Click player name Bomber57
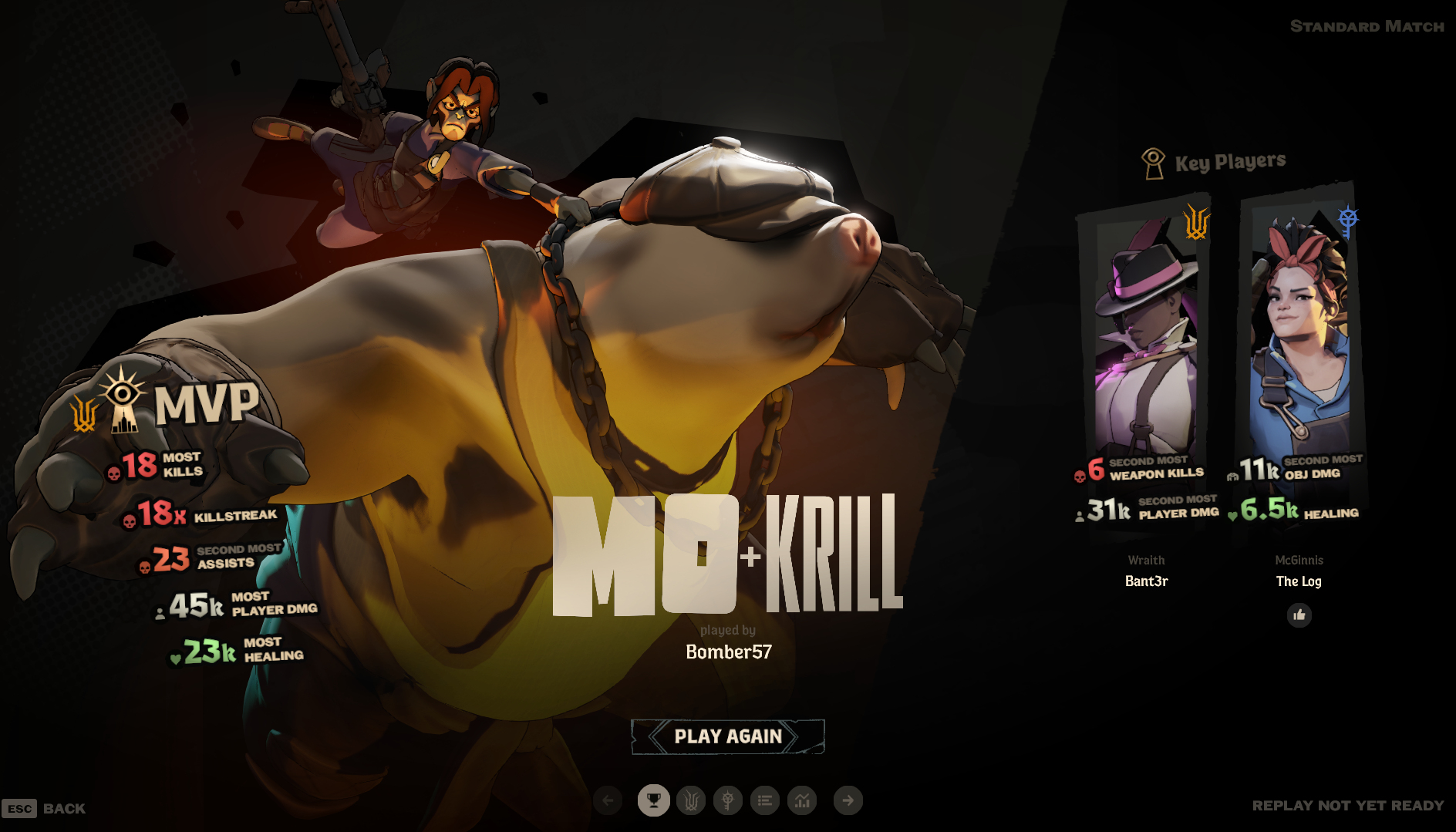 tap(729, 652)
